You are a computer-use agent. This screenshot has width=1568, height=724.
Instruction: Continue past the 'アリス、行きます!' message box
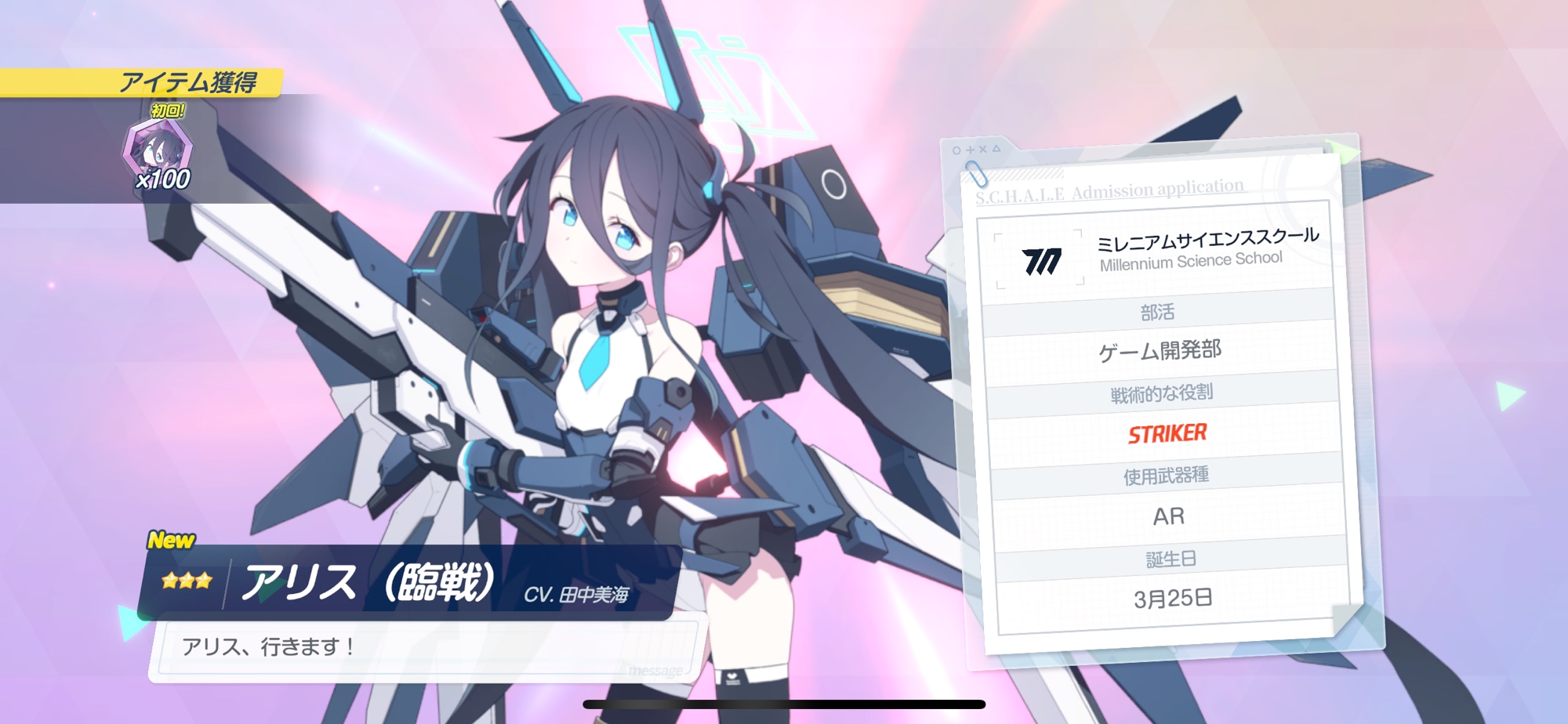[x=426, y=647]
